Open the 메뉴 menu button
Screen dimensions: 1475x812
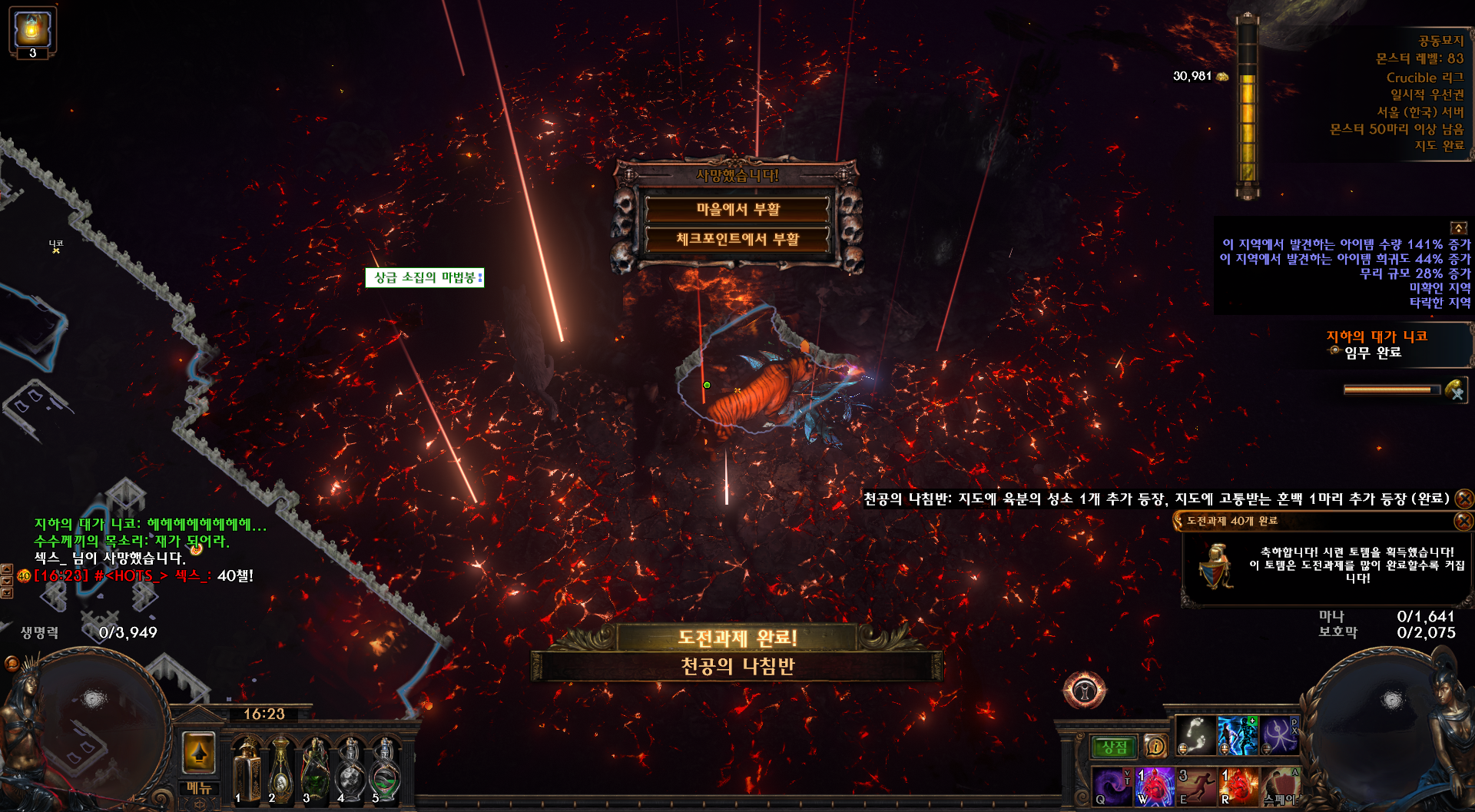point(199,788)
